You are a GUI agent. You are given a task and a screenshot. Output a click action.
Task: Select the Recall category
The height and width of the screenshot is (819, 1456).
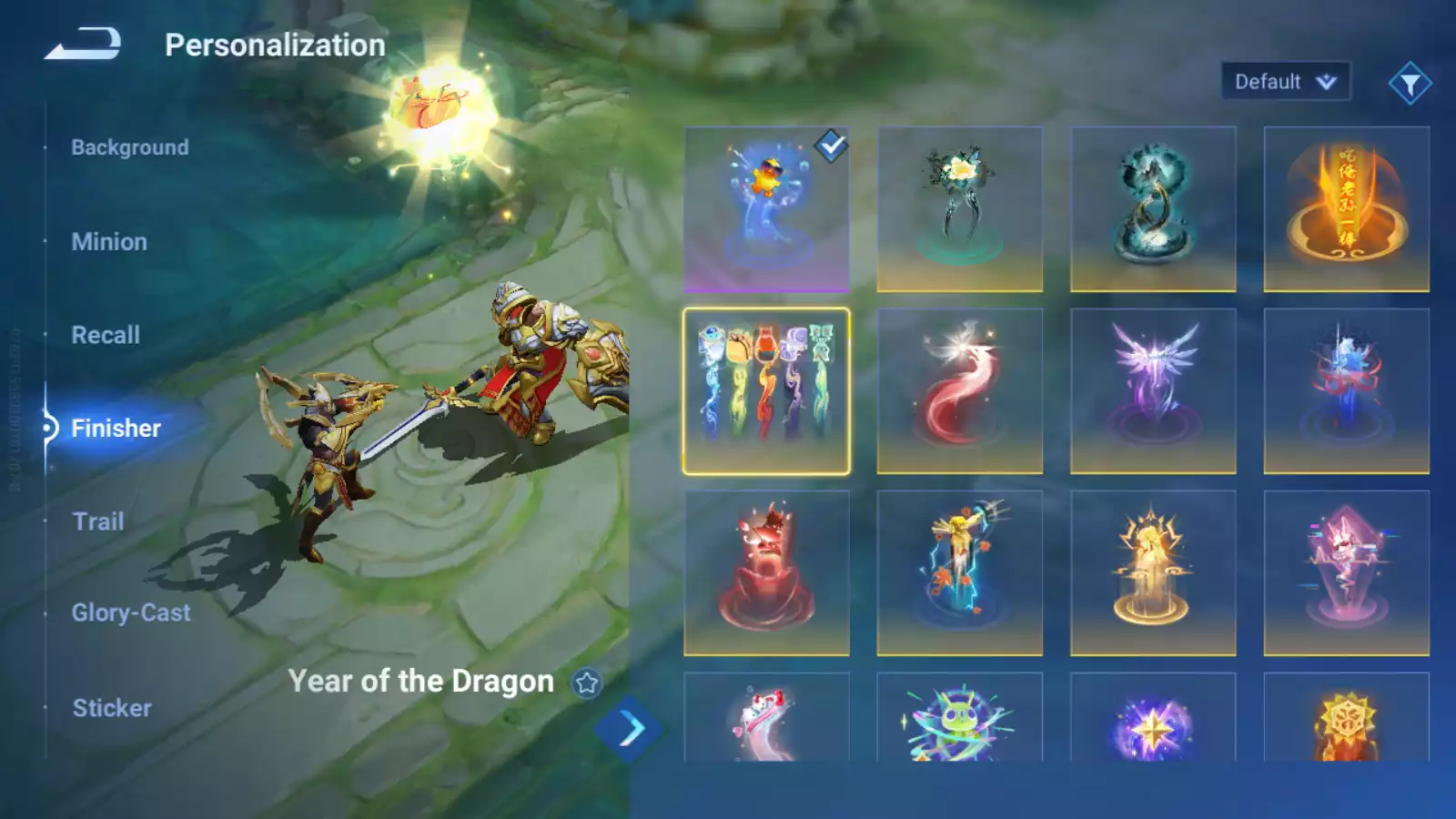(x=106, y=335)
